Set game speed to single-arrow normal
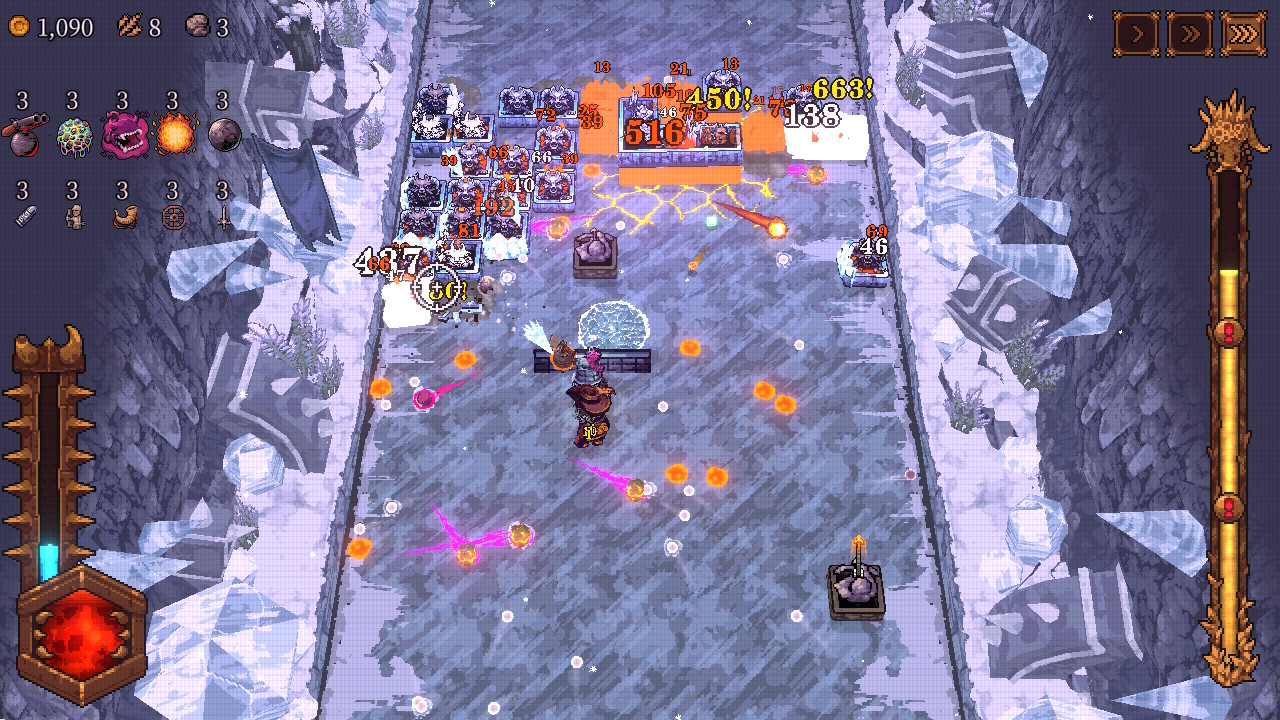1280x720 pixels. click(1137, 35)
